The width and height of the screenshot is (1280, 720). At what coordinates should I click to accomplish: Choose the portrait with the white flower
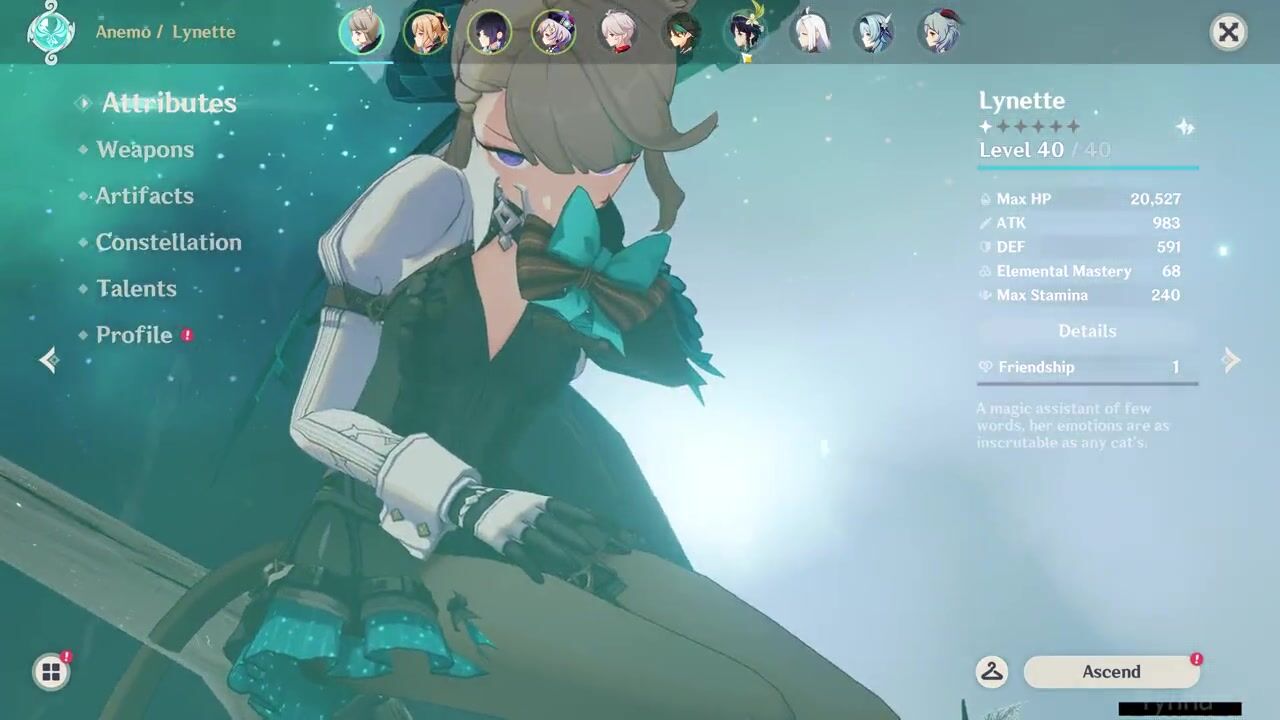[x=745, y=32]
